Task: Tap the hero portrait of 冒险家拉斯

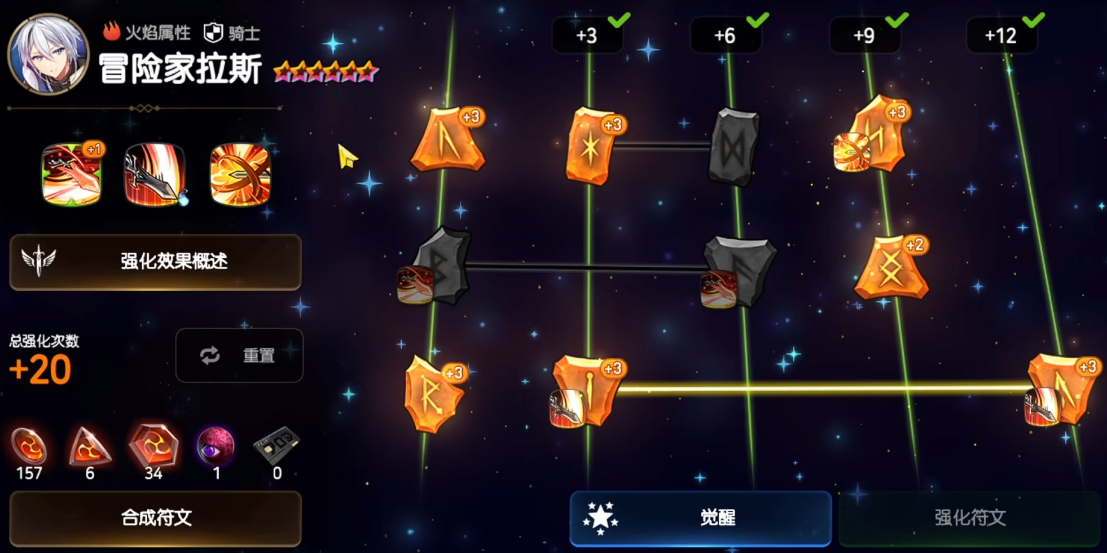Action: (x=47, y=53)
